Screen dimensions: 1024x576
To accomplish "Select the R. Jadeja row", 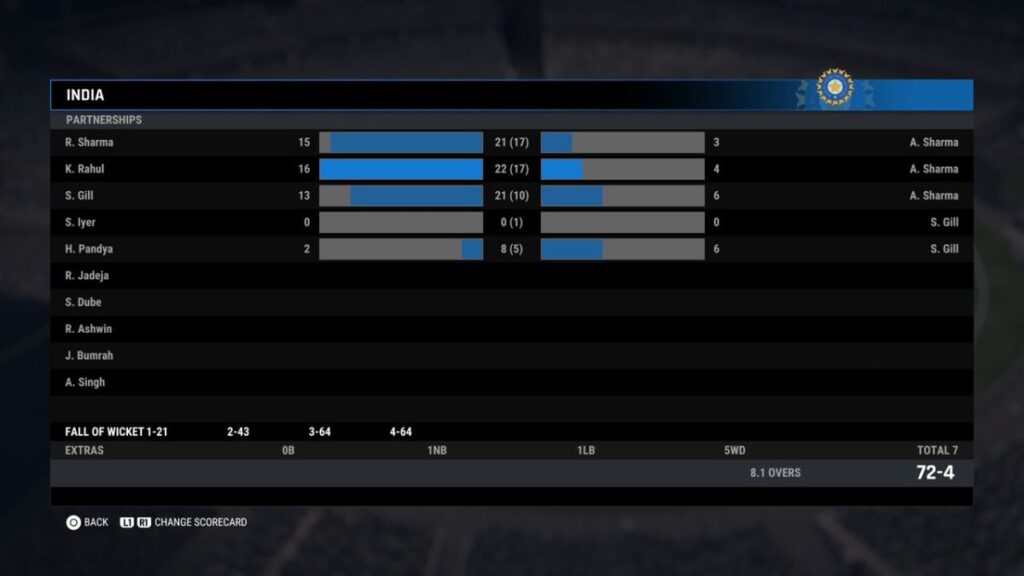I will pyautogui.click(x=511, y=276).
